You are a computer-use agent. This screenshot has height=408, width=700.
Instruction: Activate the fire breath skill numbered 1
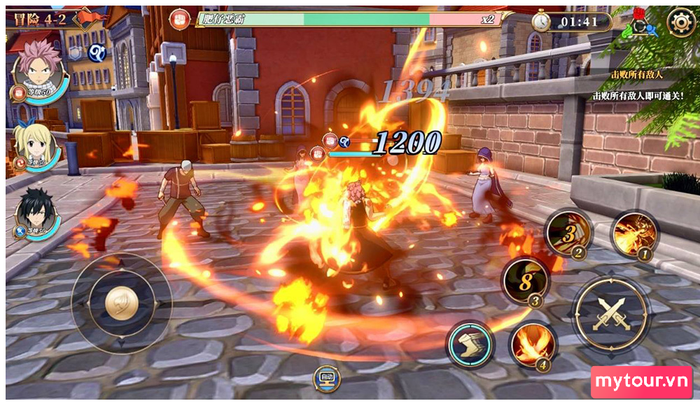(634, 235)
